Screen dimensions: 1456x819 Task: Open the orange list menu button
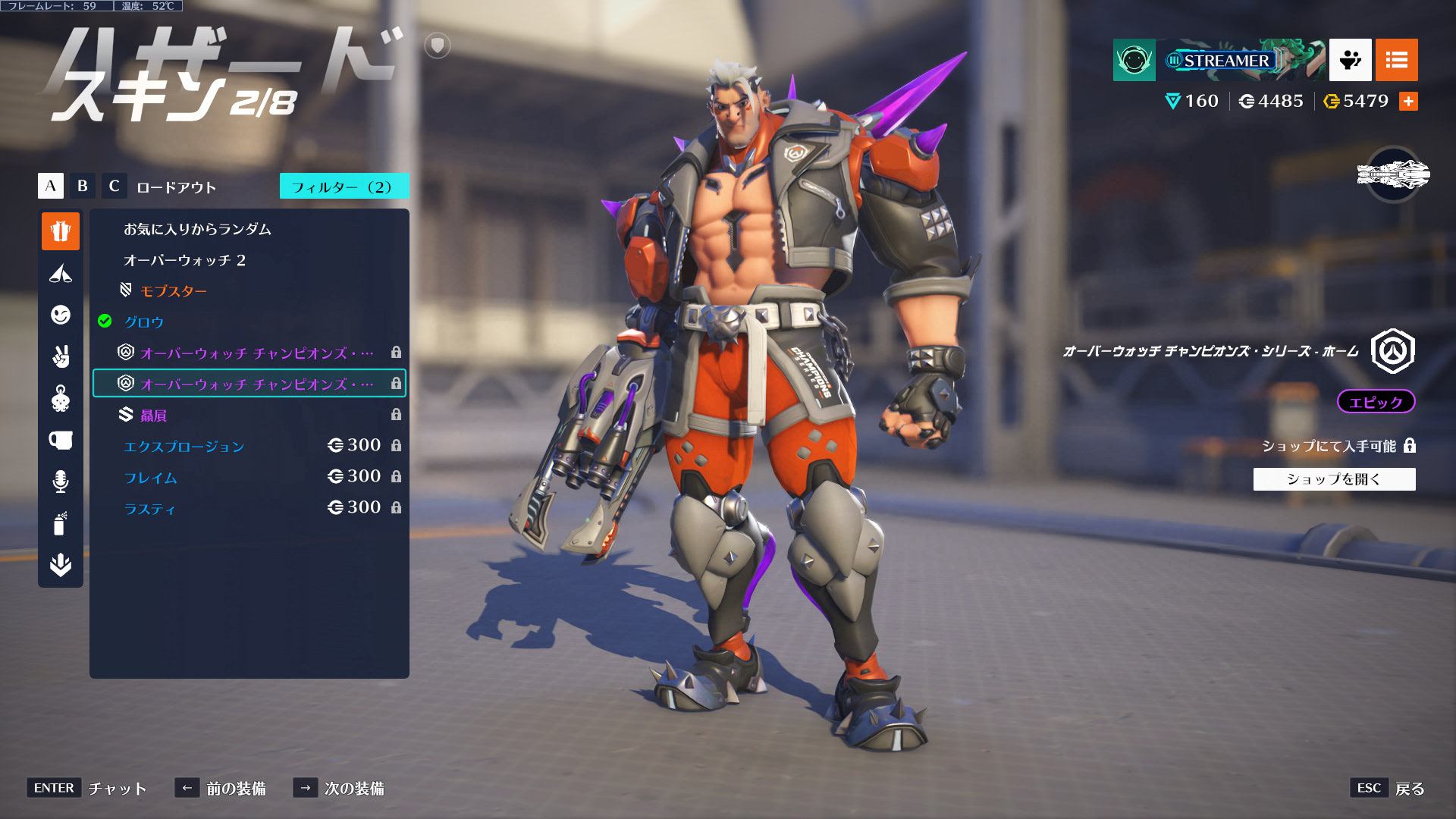tap(1396, 60)
